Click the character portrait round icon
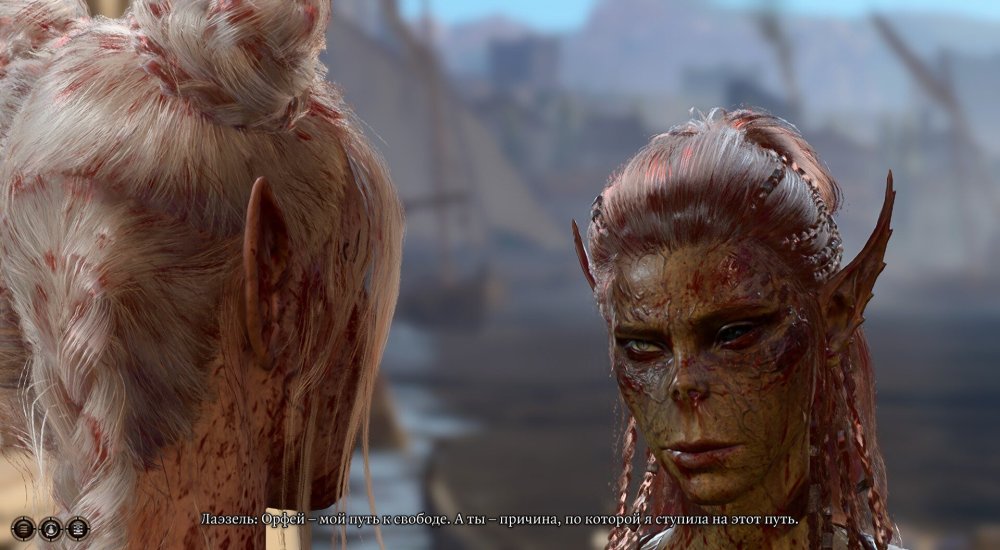 point(50,528)
